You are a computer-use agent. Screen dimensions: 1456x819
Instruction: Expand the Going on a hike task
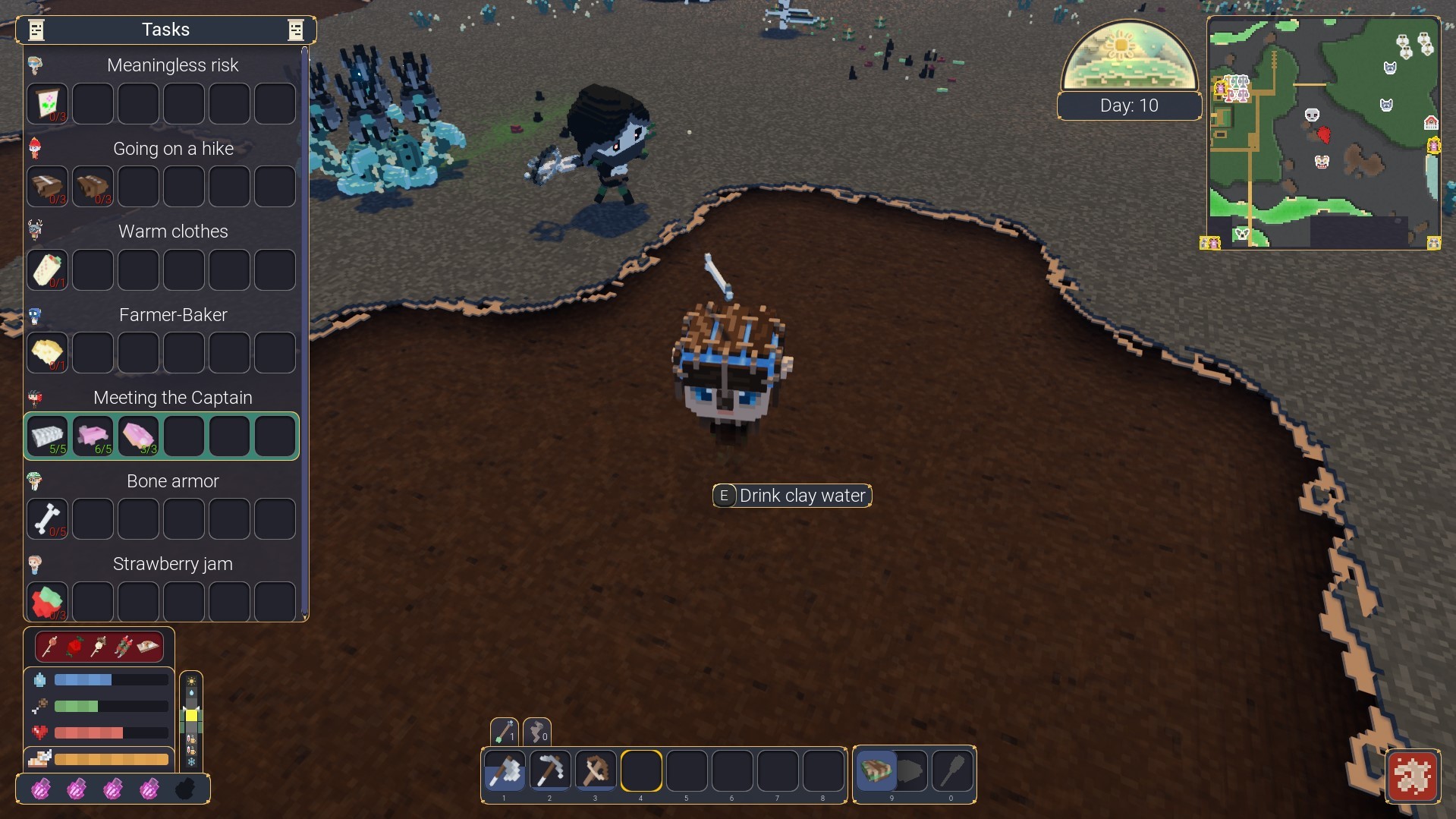(173, 149)
